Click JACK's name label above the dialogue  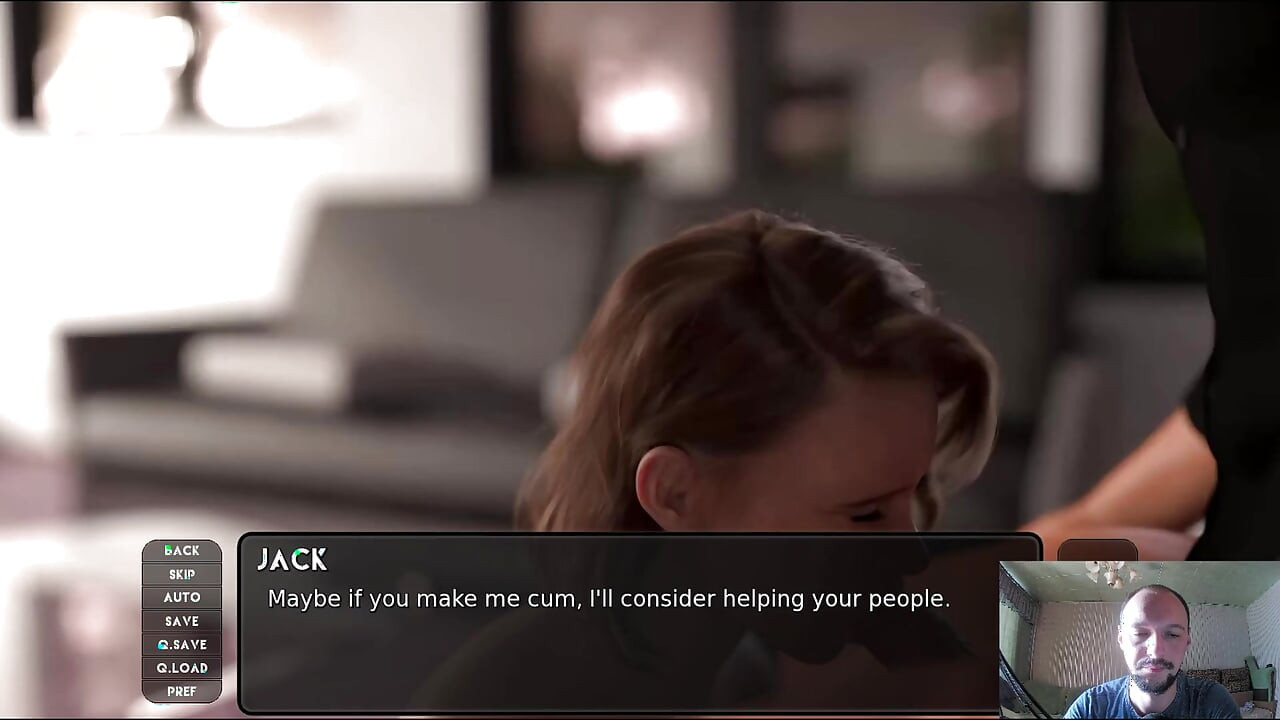(293, 560)
